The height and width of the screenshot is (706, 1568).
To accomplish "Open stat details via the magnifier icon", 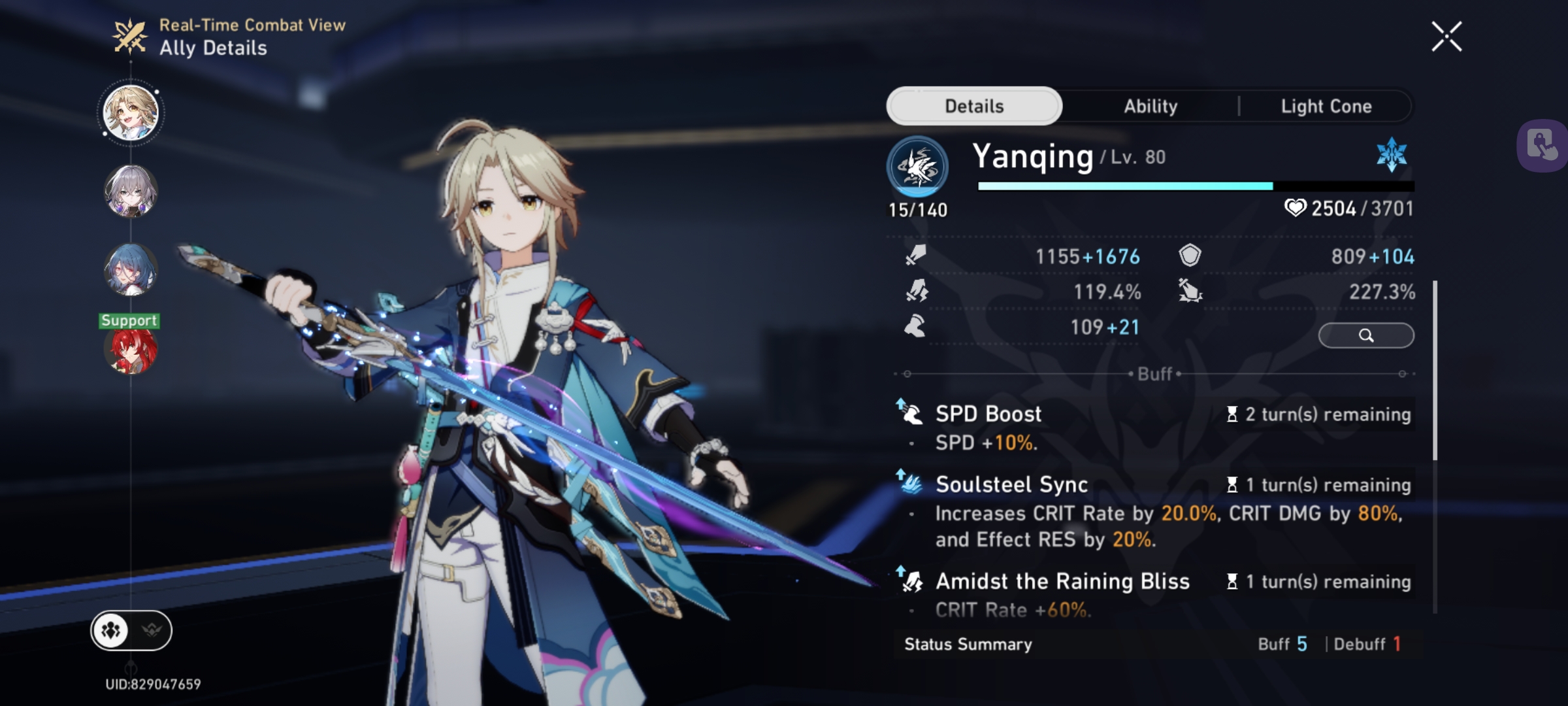I will [1366, 335].
